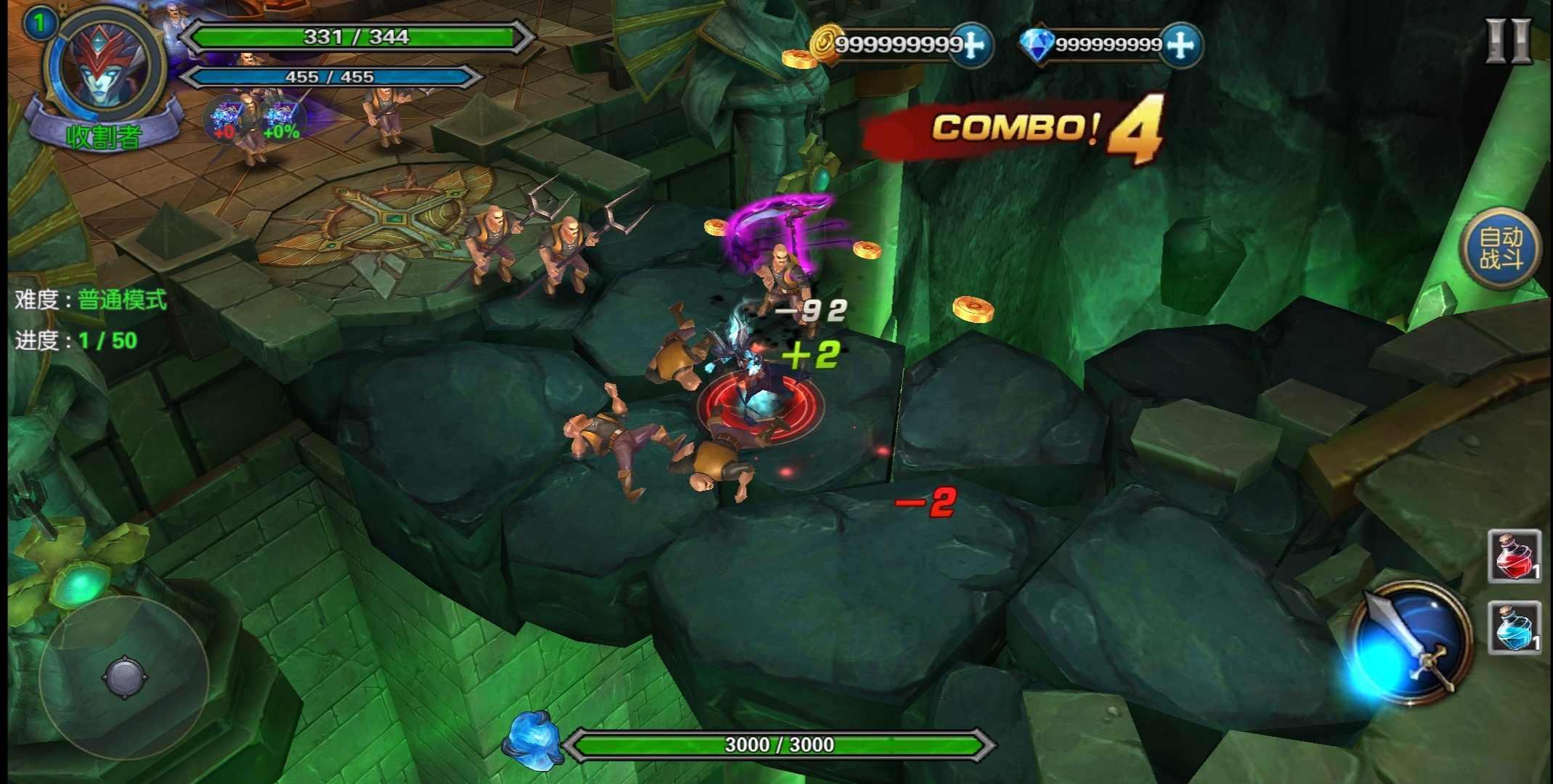Tap the hero's green HP bar
Image resolution: width=1553 pixels, height=784 pixels.
[x=354, y=36]
